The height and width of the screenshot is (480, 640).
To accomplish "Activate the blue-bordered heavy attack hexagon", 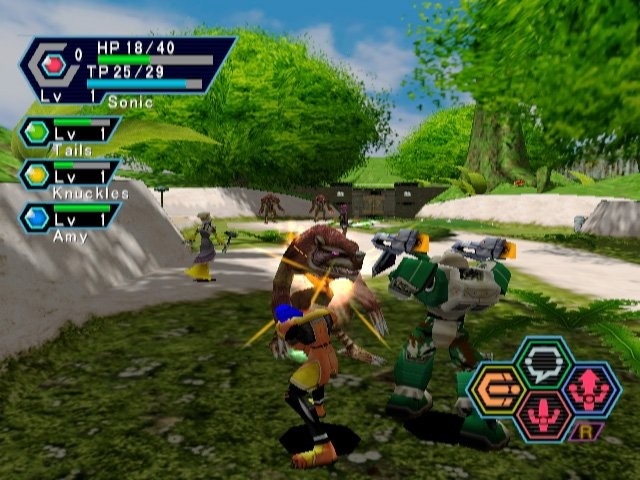I will pos(590,389).
